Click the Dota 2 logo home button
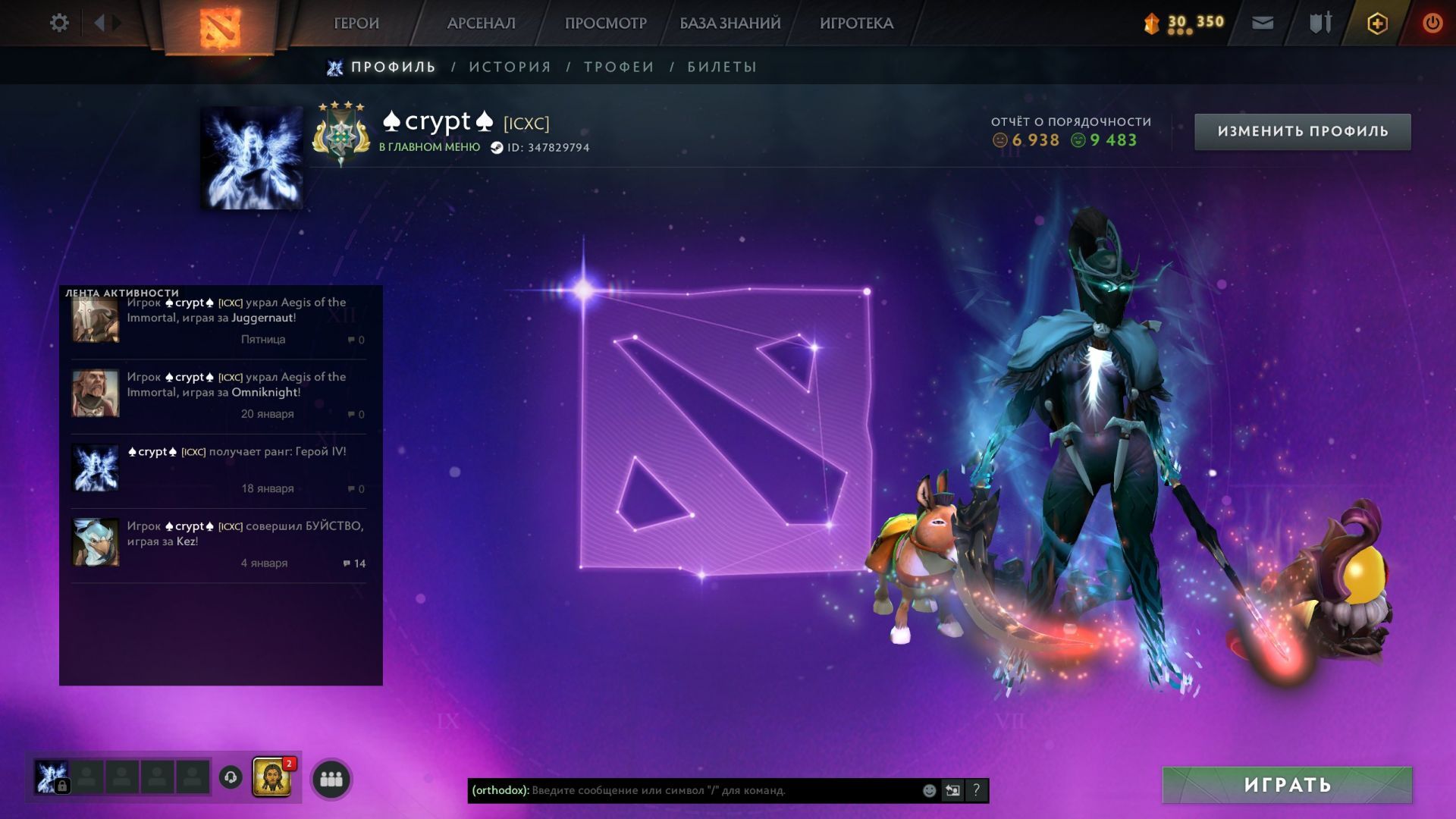 [220, 27]
